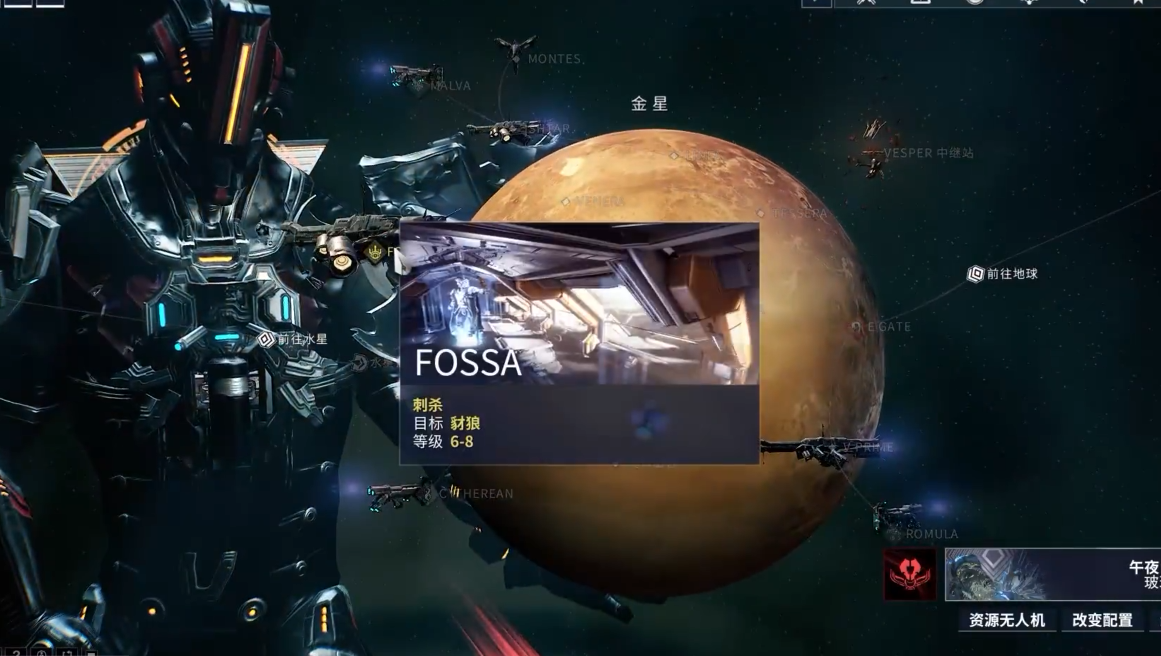The height and width of the screenshot is (656, 1161).
Task: Select the FOSSA assassination mission card
Action: point(578,342)
